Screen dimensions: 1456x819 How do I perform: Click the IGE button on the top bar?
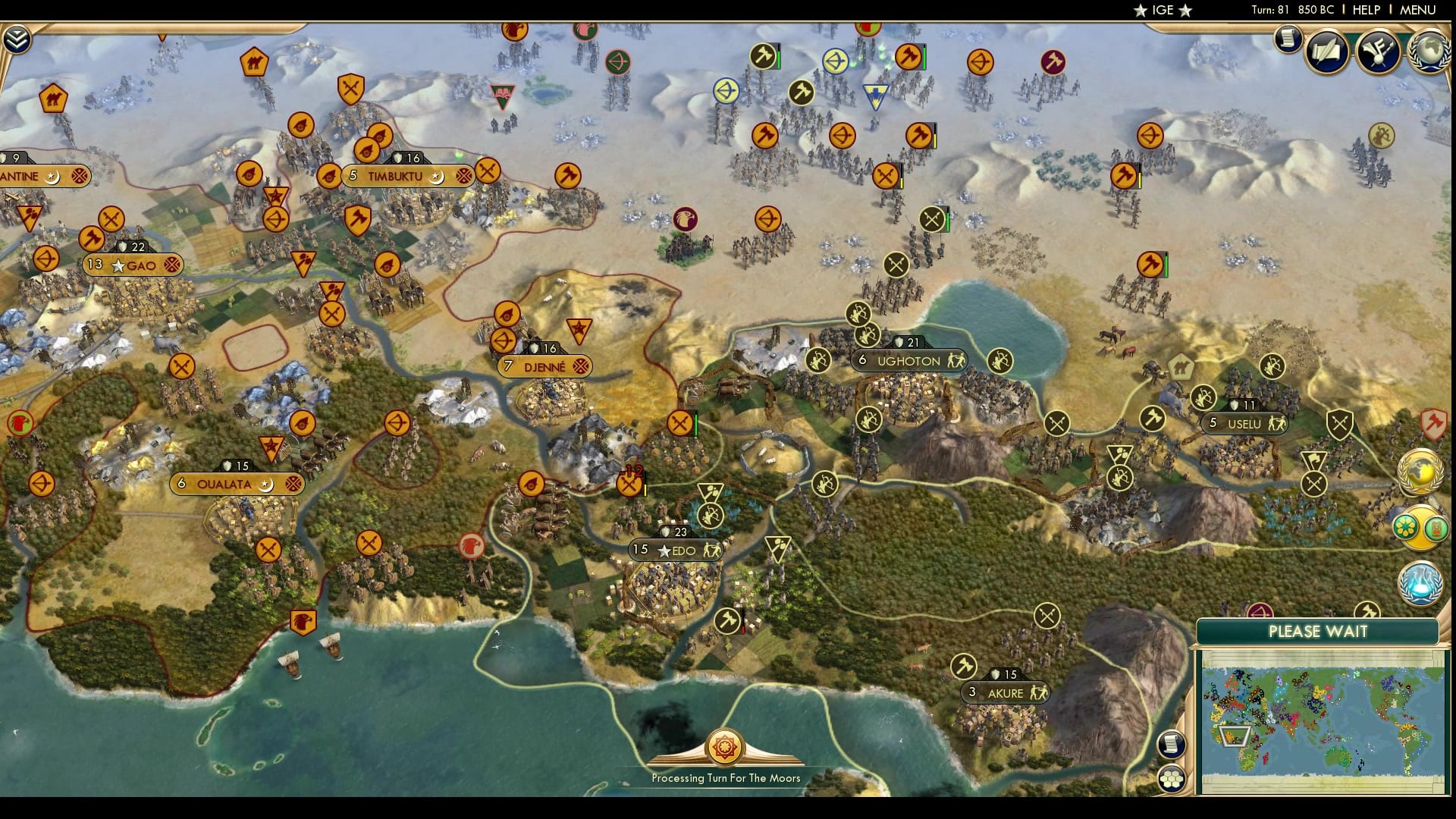(x=1162, y=10)
